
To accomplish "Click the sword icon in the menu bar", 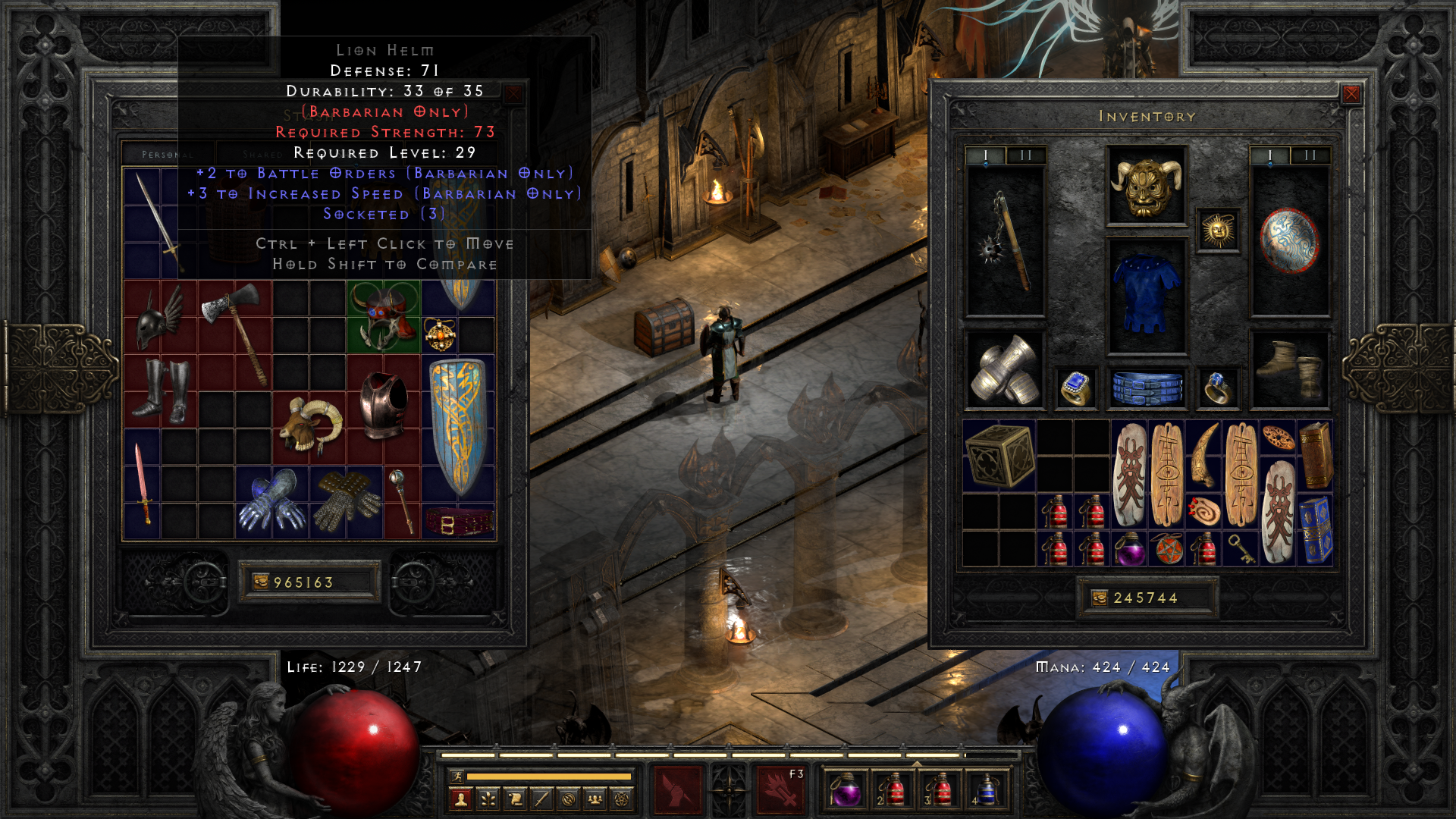I will [543, 800].
